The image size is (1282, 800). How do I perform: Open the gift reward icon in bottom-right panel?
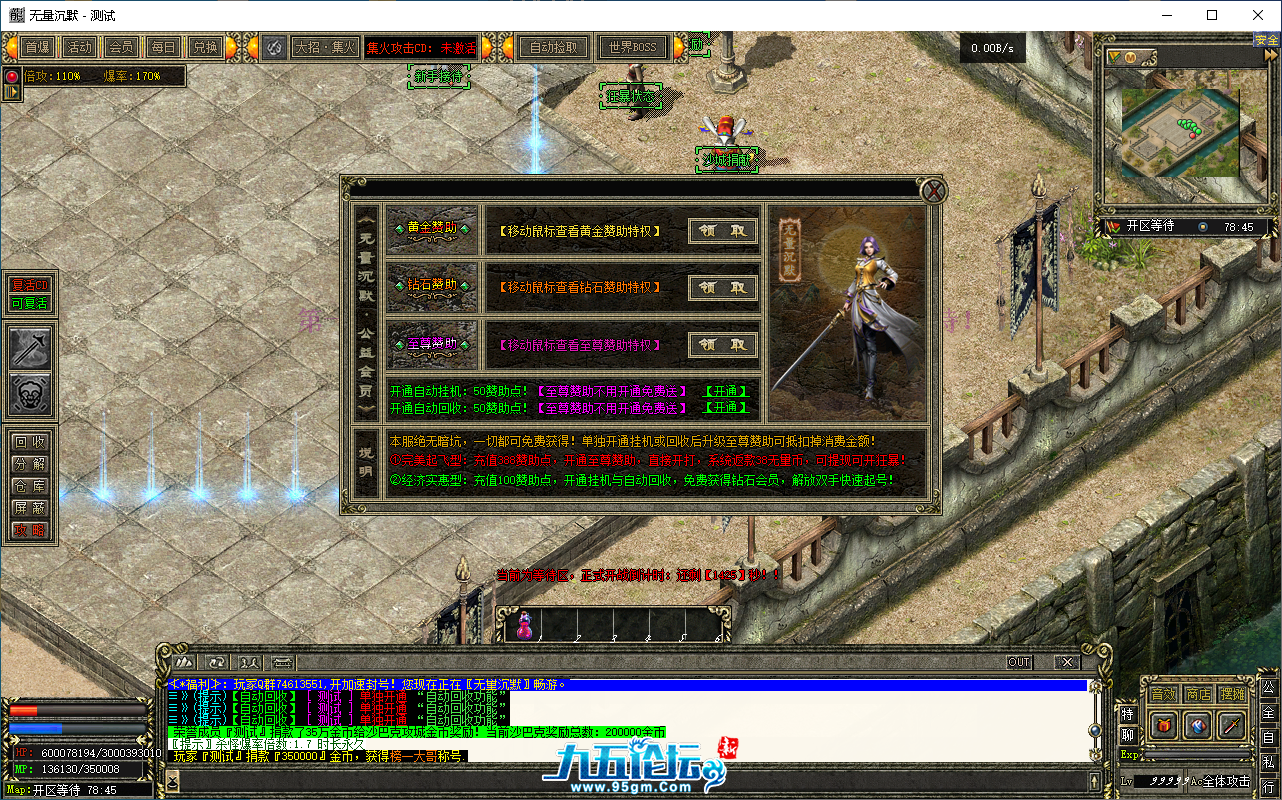click(x=1163, y=725)
